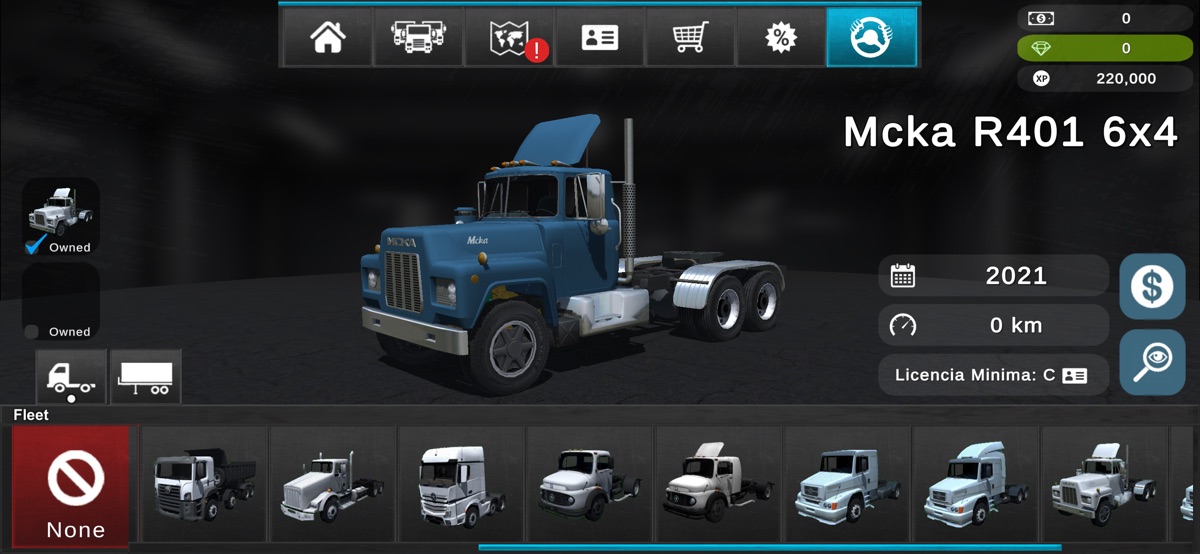Open the shopping cart store tab
The image size is (1200, 554).
[691, 38]
